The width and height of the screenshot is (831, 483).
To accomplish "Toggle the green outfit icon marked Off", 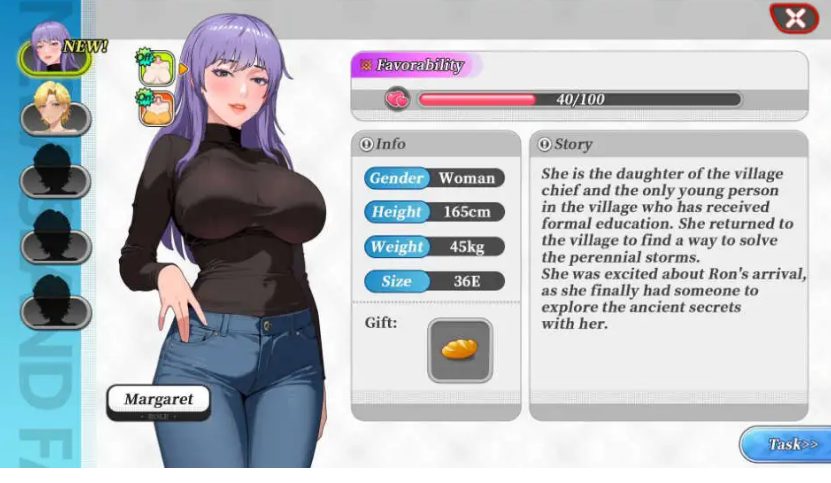I will click(x=155, y=66).
